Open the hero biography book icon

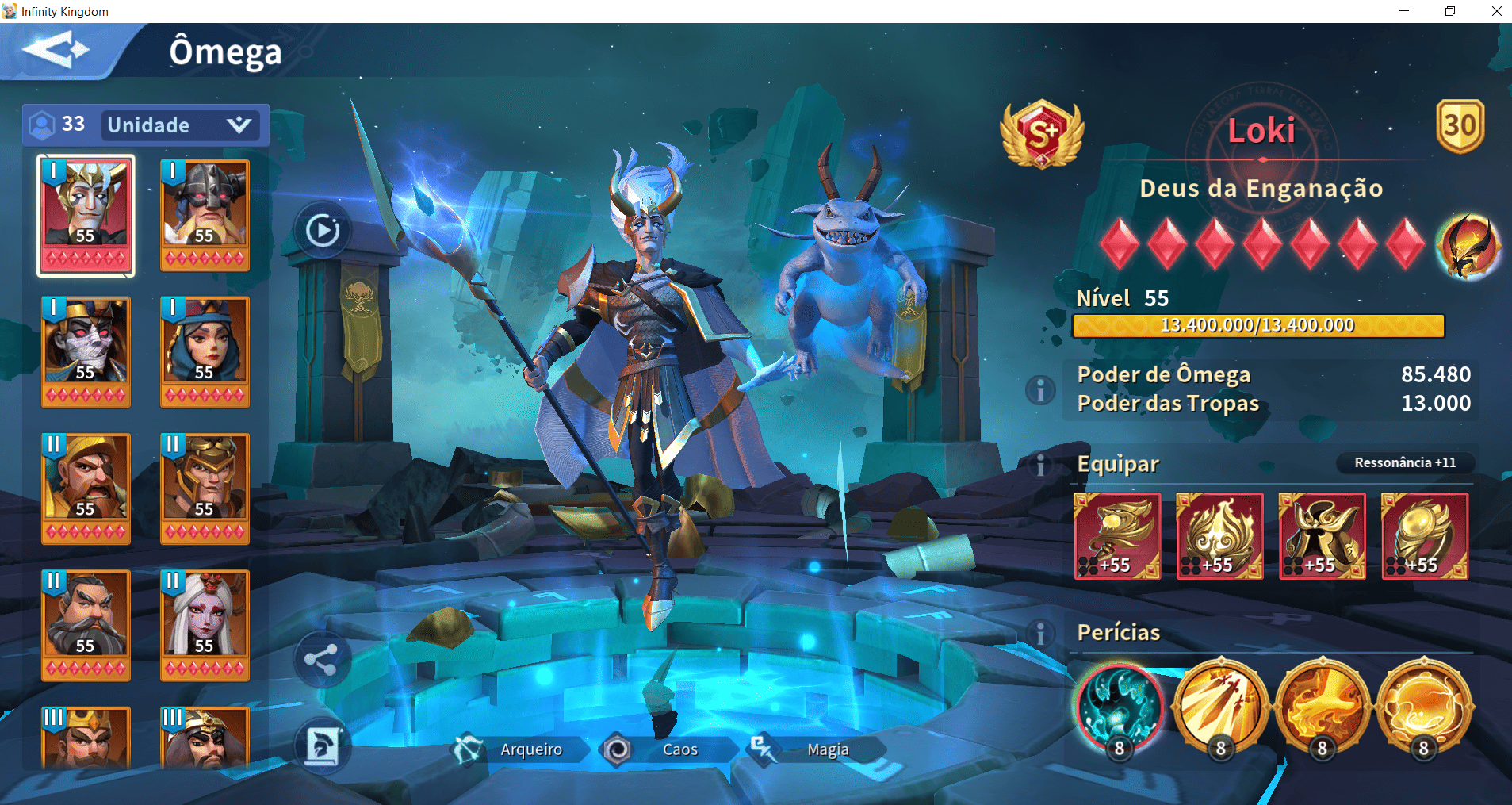[322, 746]
